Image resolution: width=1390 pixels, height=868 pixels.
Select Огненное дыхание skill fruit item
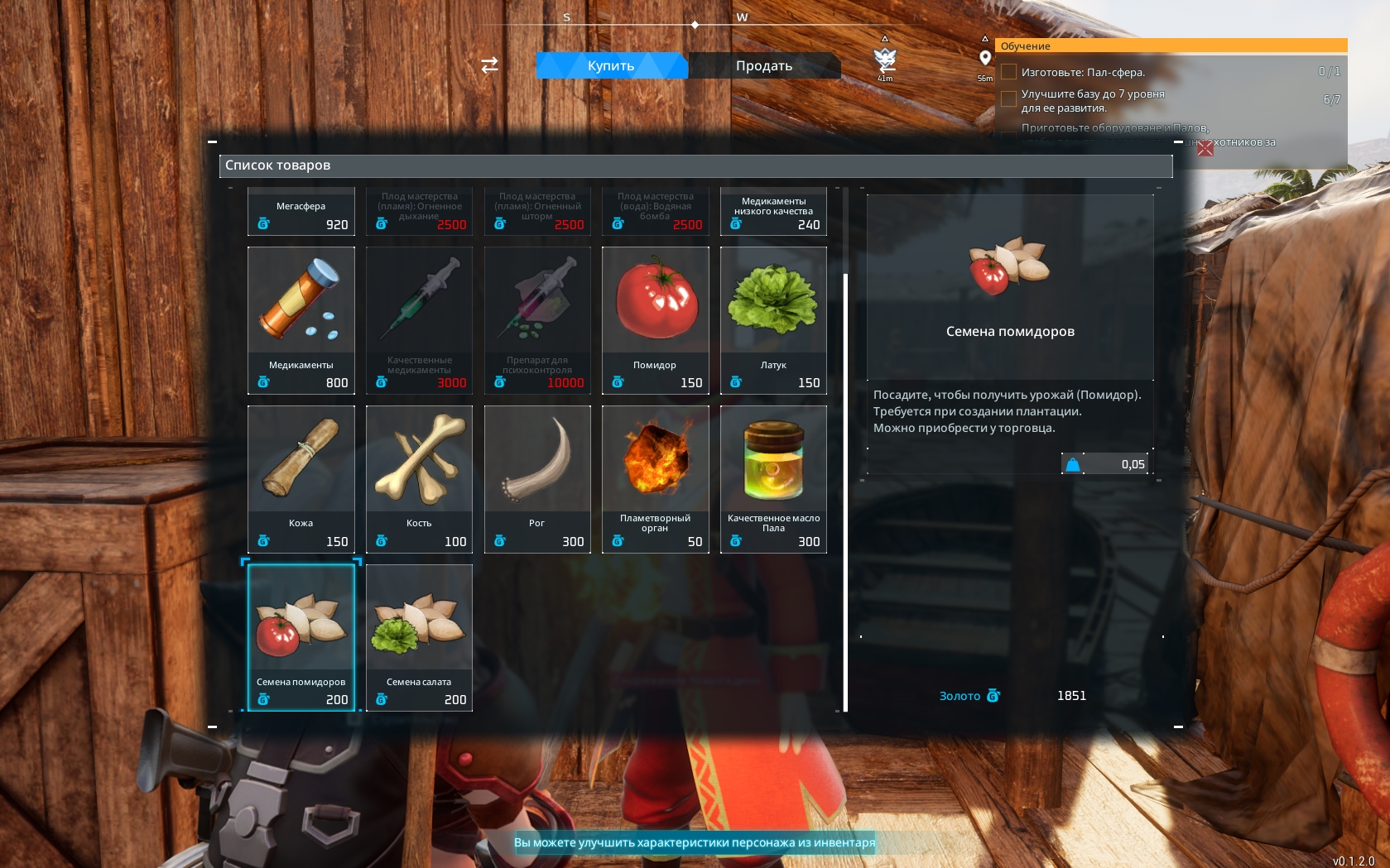pyautogui.click(x=419, y=212)
